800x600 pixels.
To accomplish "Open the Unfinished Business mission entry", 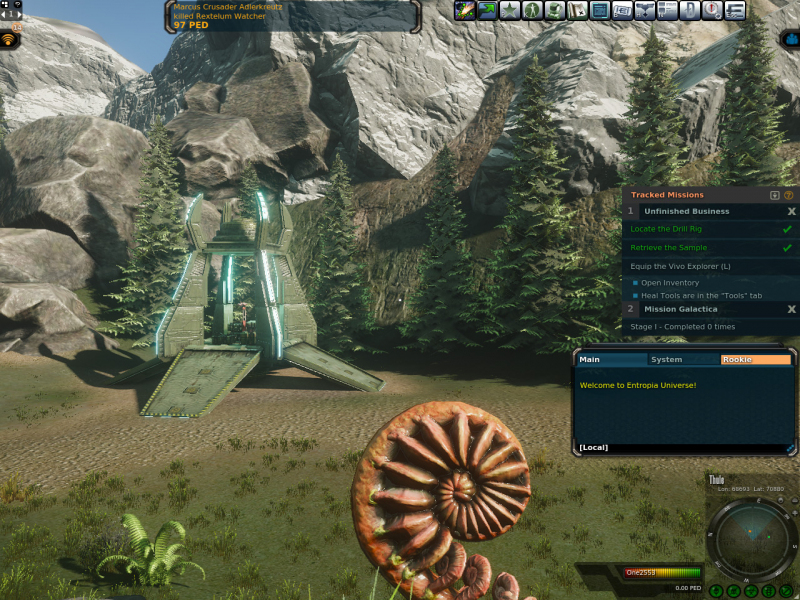I will (x=685, y=212).
